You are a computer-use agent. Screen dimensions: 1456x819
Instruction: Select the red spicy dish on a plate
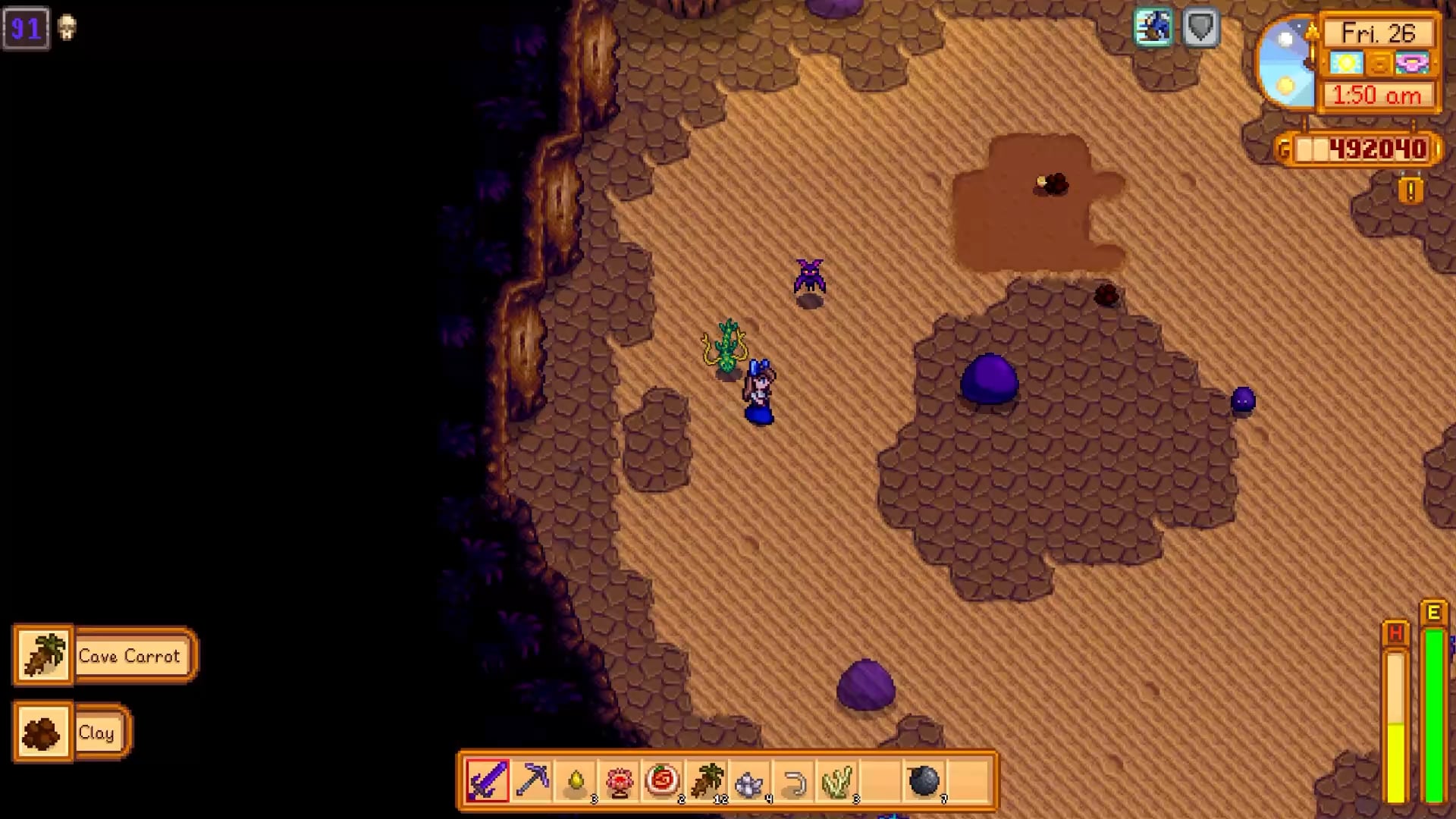click(x=663, y=780)
